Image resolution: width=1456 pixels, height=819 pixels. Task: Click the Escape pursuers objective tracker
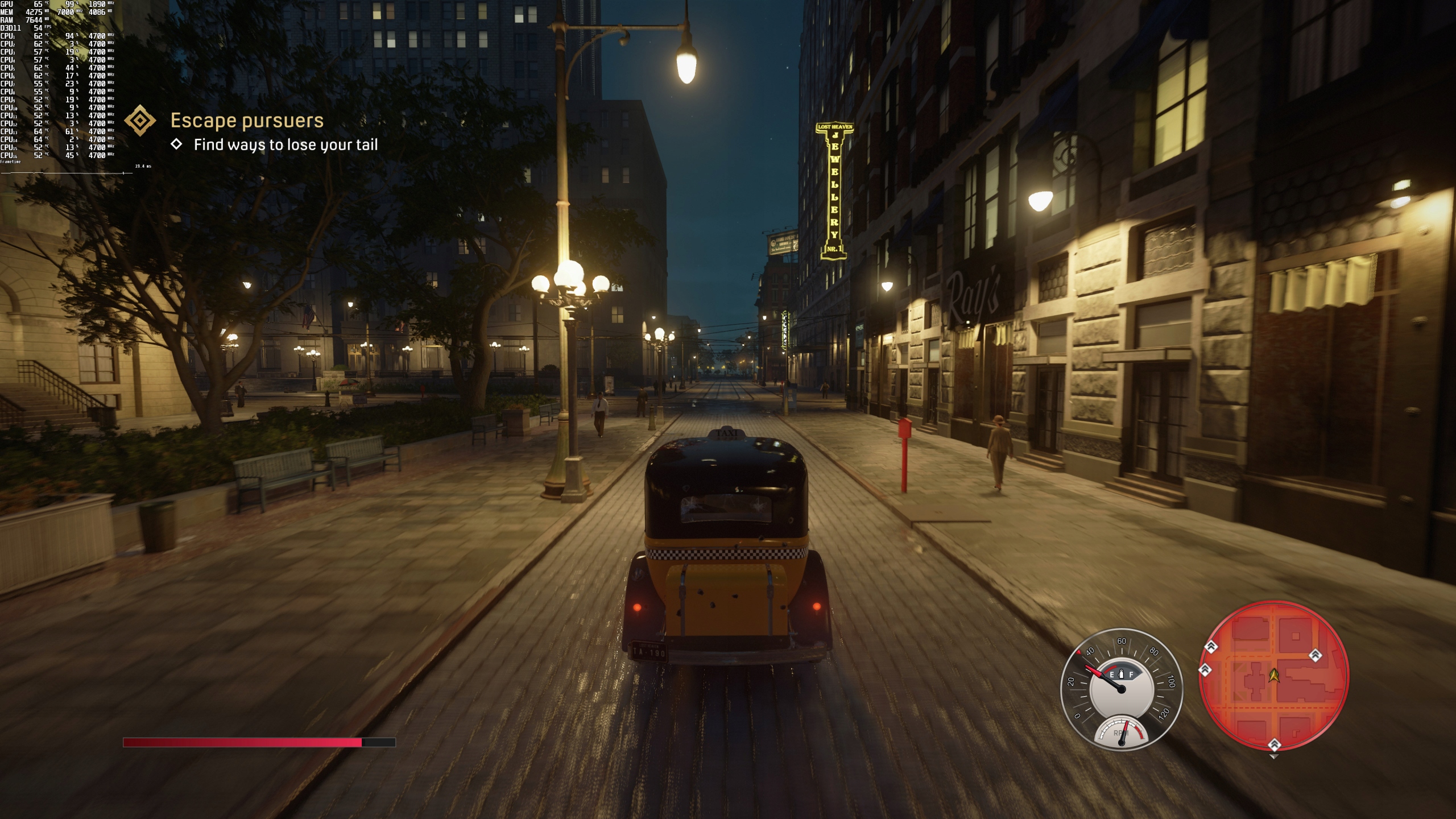pyautogui.click(x=247, y=121)
